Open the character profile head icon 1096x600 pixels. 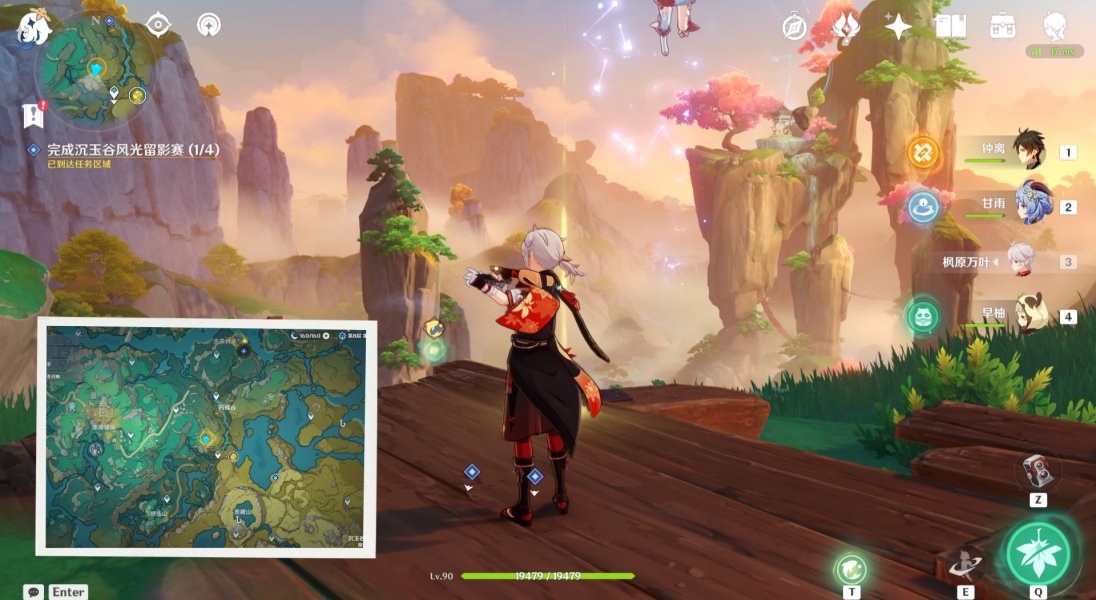[x=1054, y=26]
